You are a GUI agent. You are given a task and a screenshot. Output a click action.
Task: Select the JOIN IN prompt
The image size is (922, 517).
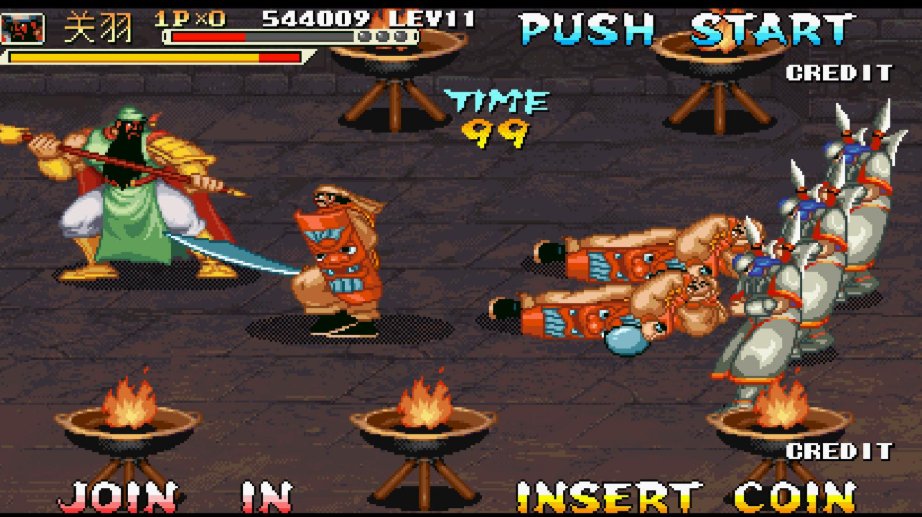pyautogui.click(x=175, y=497)
